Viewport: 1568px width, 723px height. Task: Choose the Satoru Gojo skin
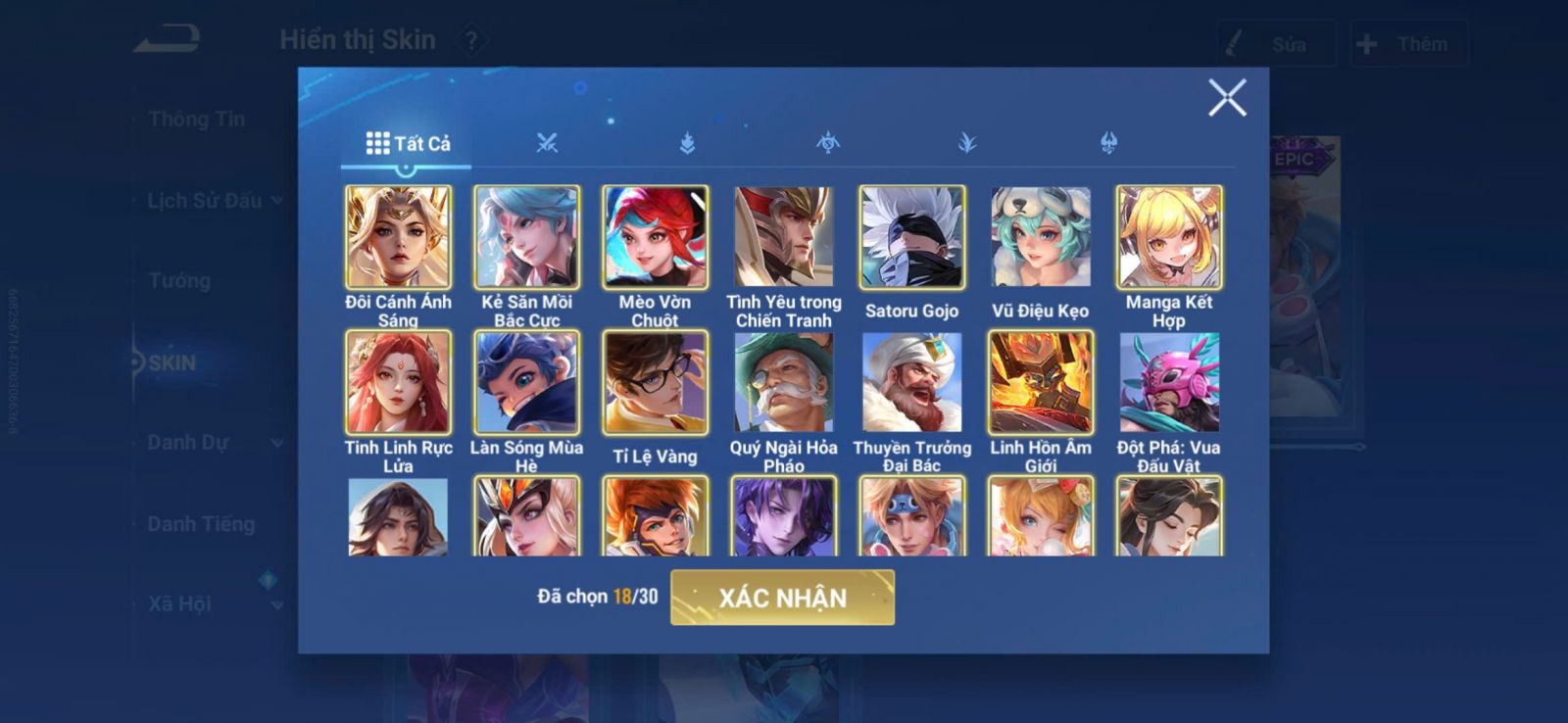pyautogui.click(x=911, y=237)
